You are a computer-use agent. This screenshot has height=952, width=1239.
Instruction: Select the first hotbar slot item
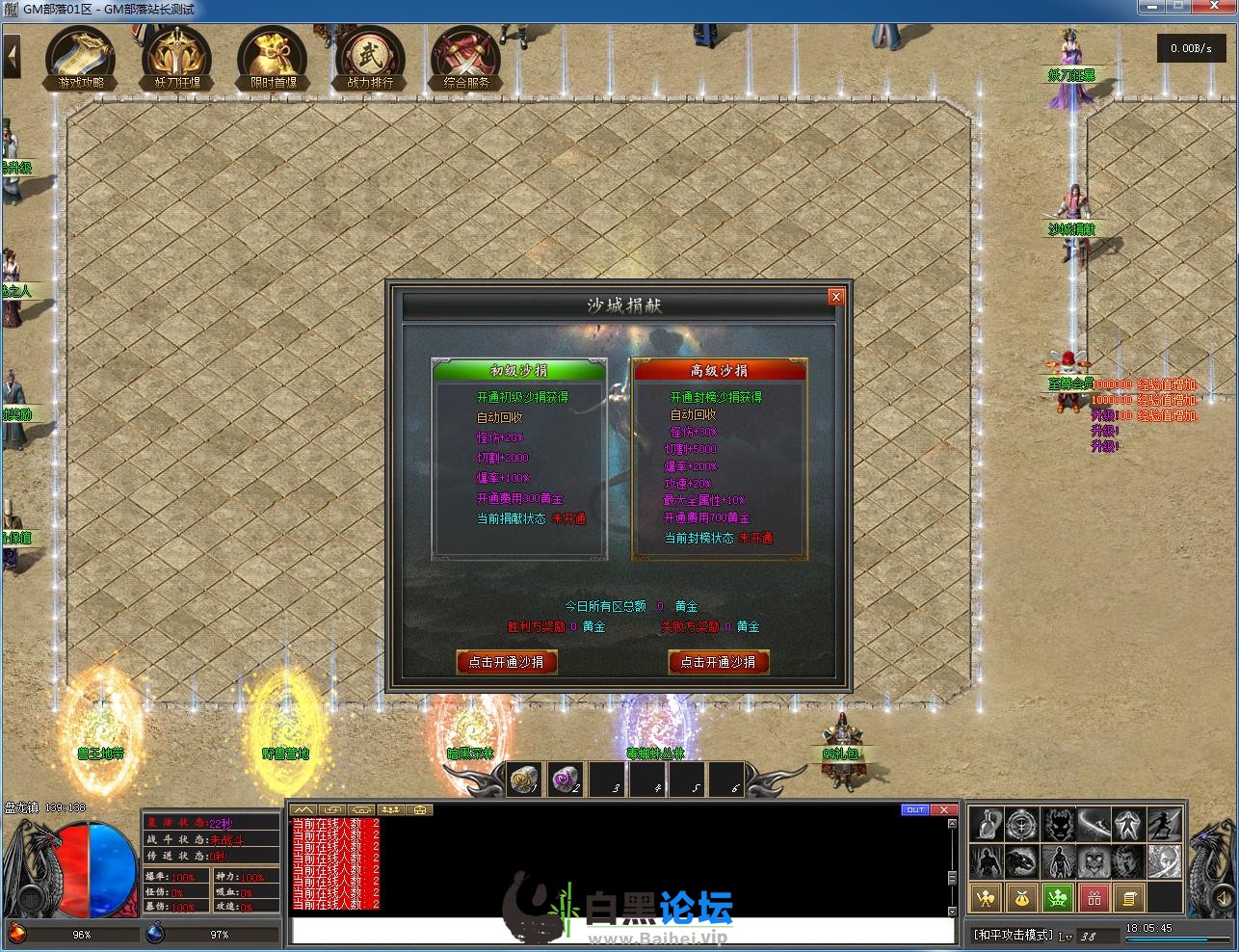(525, 780)
